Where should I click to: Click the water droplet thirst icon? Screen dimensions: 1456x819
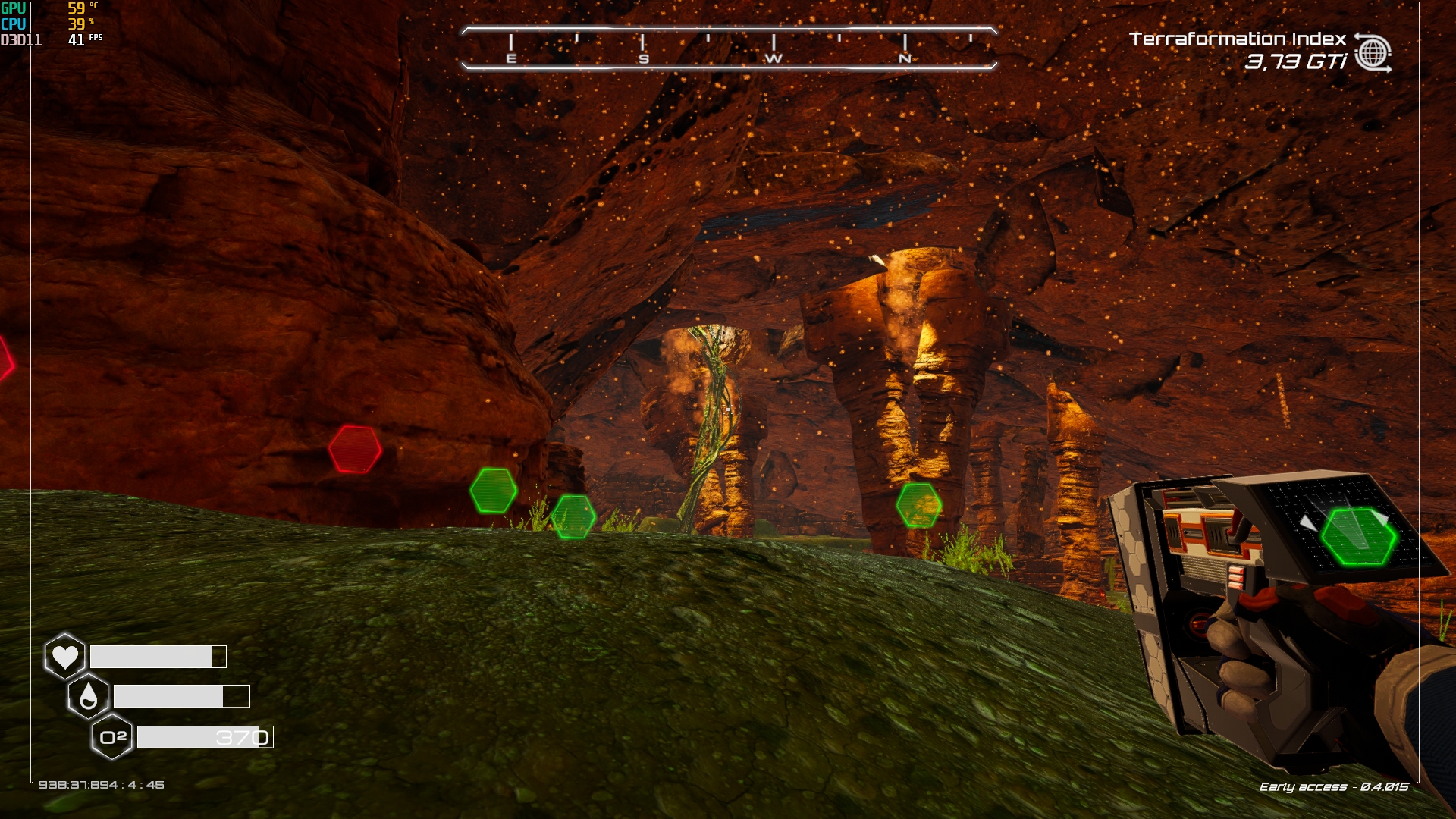click(89, 696)
